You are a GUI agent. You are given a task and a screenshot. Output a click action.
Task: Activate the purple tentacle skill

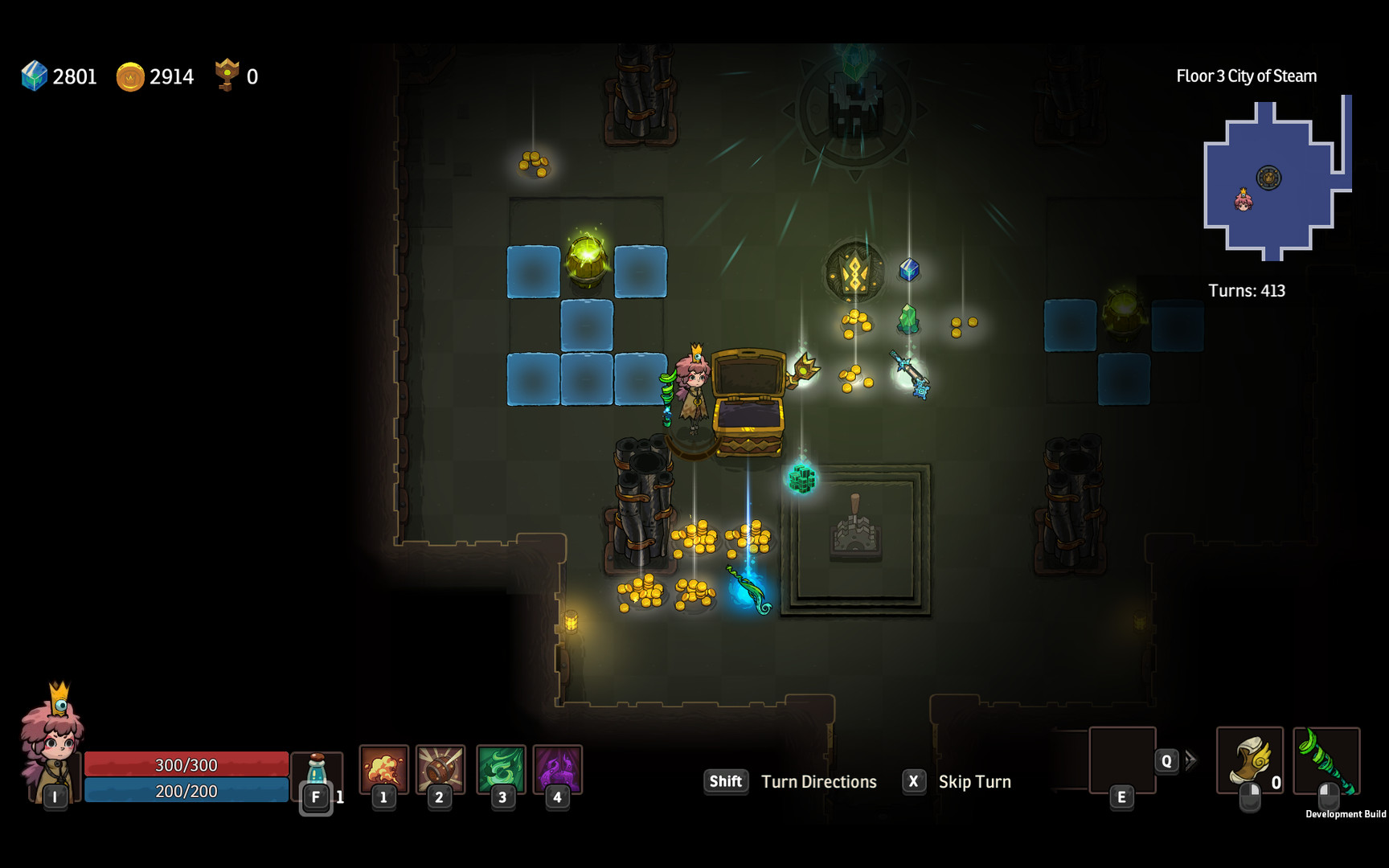tap(557, 768)
